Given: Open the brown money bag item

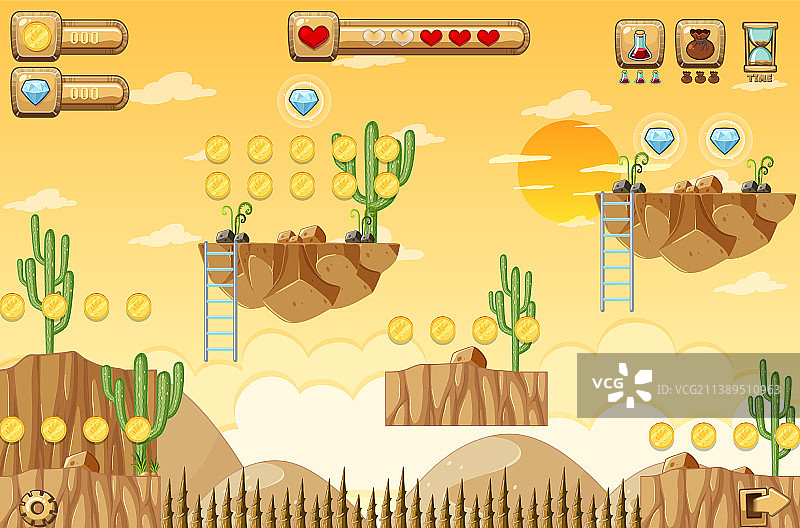Looking at the screenshot, I should [700, 44].
